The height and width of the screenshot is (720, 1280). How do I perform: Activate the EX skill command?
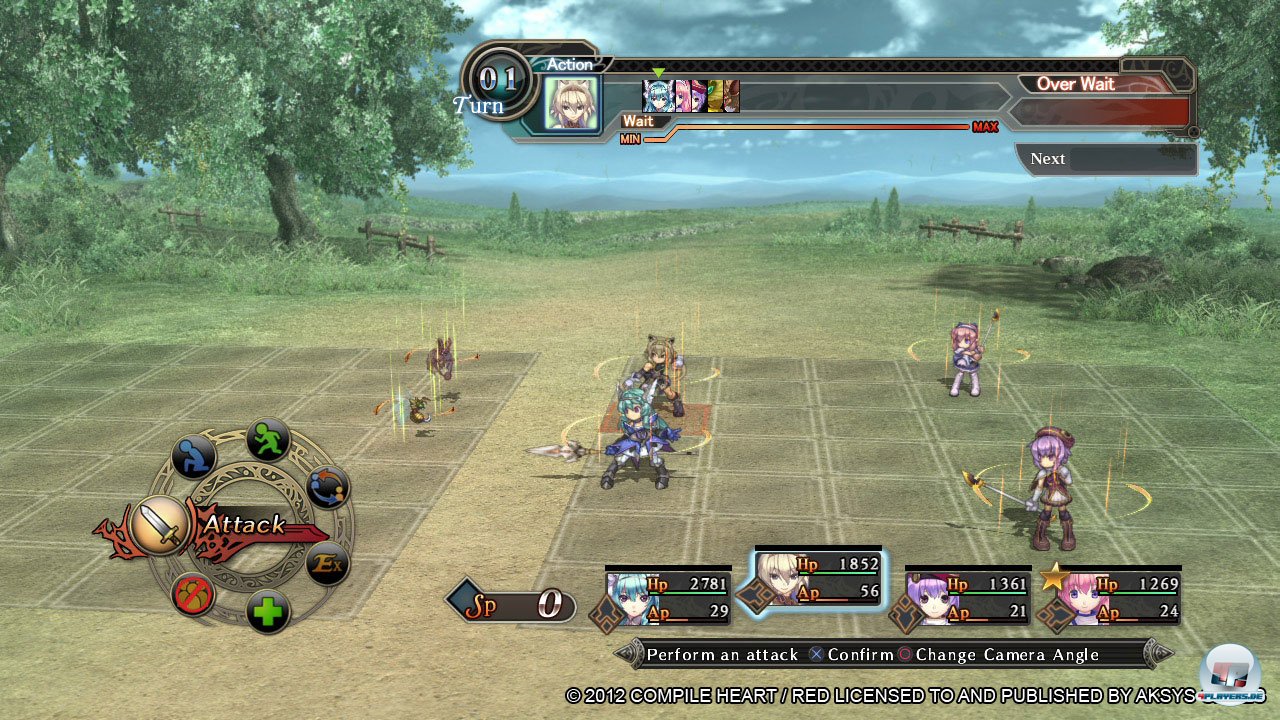[x=327, y=565]
